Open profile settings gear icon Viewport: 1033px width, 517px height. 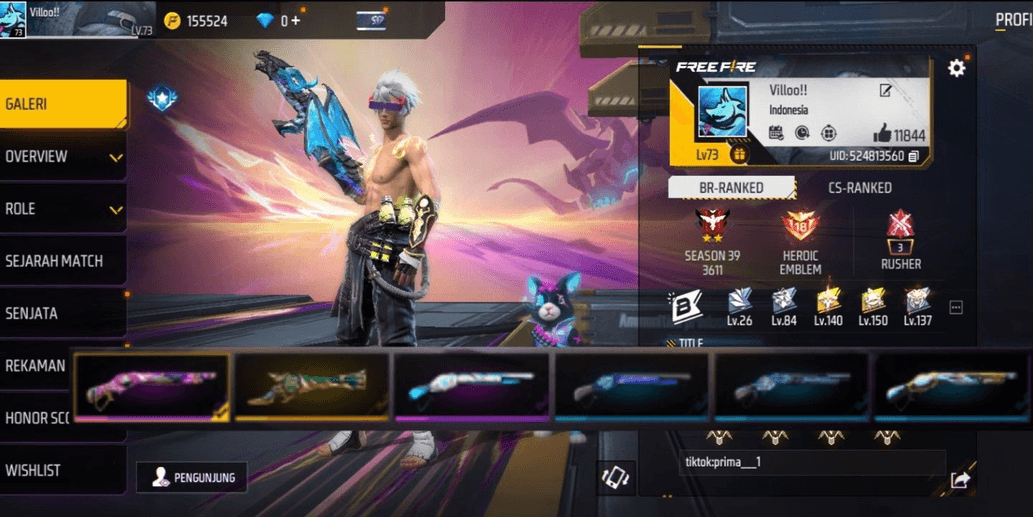click(957, 68)
